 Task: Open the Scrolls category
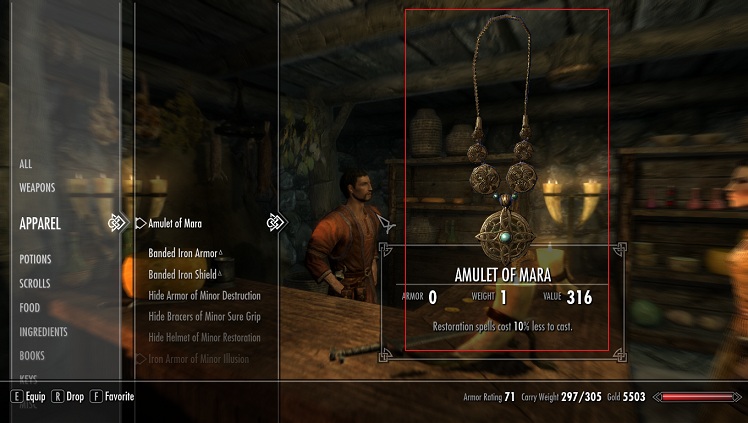36,284
